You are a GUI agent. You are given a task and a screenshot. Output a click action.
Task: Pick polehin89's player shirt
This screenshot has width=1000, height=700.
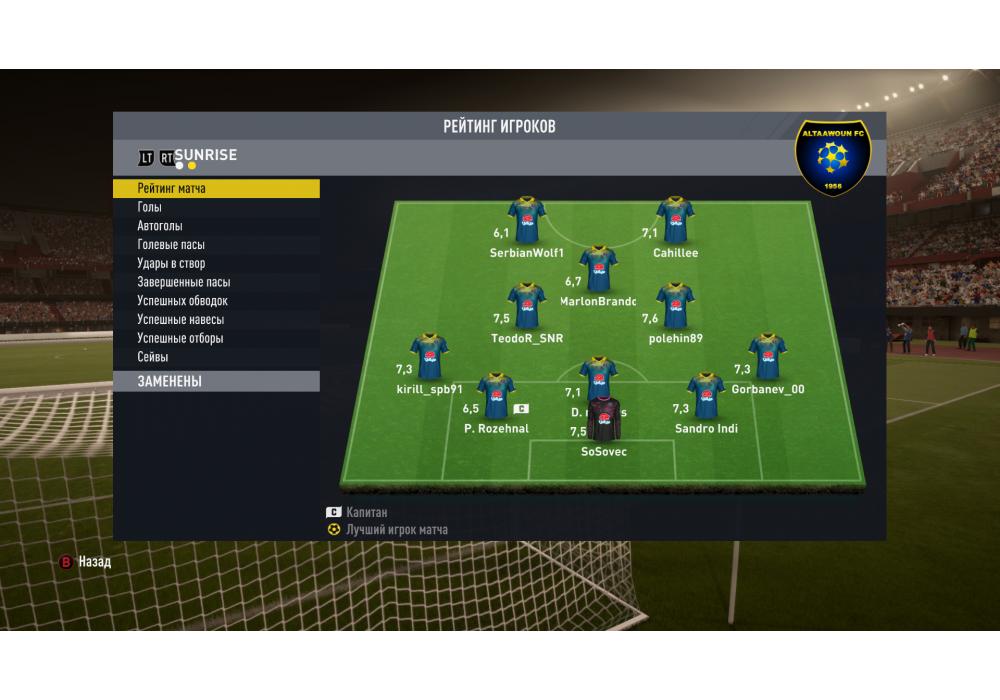point(675,306)
